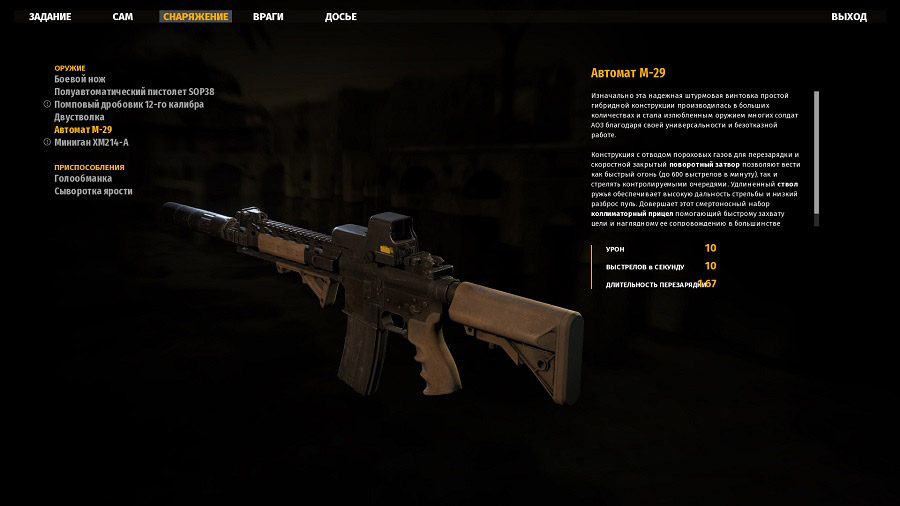
Task: Show the ВРАГИ tab
Action: [270, 17]
